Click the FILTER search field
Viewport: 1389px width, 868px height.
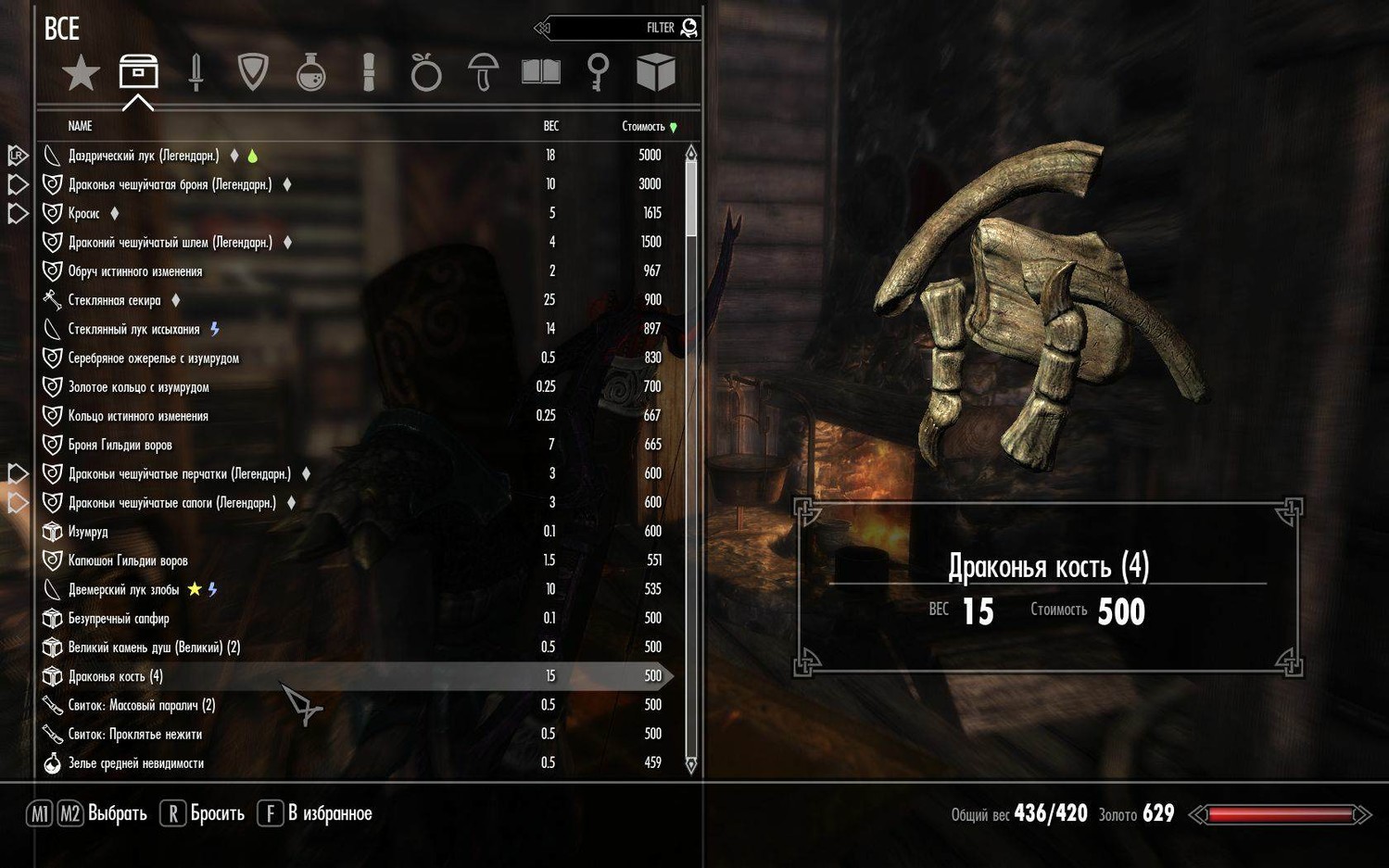pos(621,28)
